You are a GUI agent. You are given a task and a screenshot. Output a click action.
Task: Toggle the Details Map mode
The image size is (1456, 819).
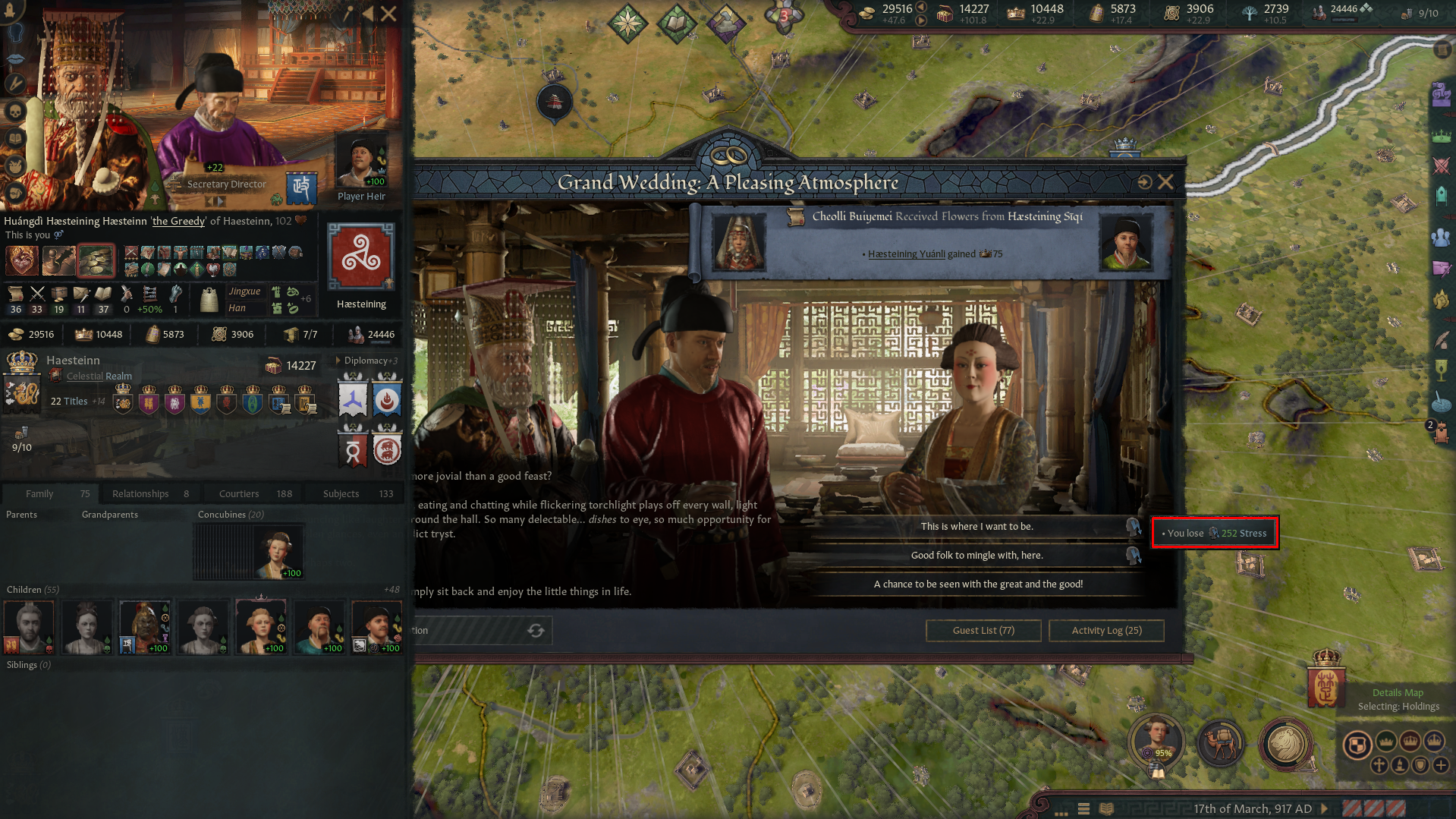1397,693
